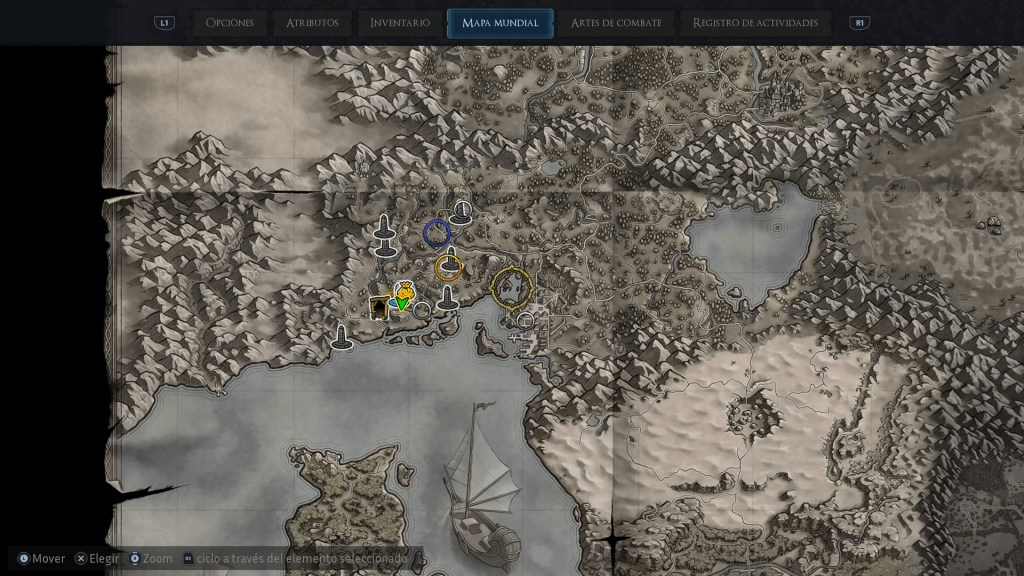The width and height of the screenshot is (1024, 576).
Task: Select the blue circle map marker
Action: [x=436, y=233]
